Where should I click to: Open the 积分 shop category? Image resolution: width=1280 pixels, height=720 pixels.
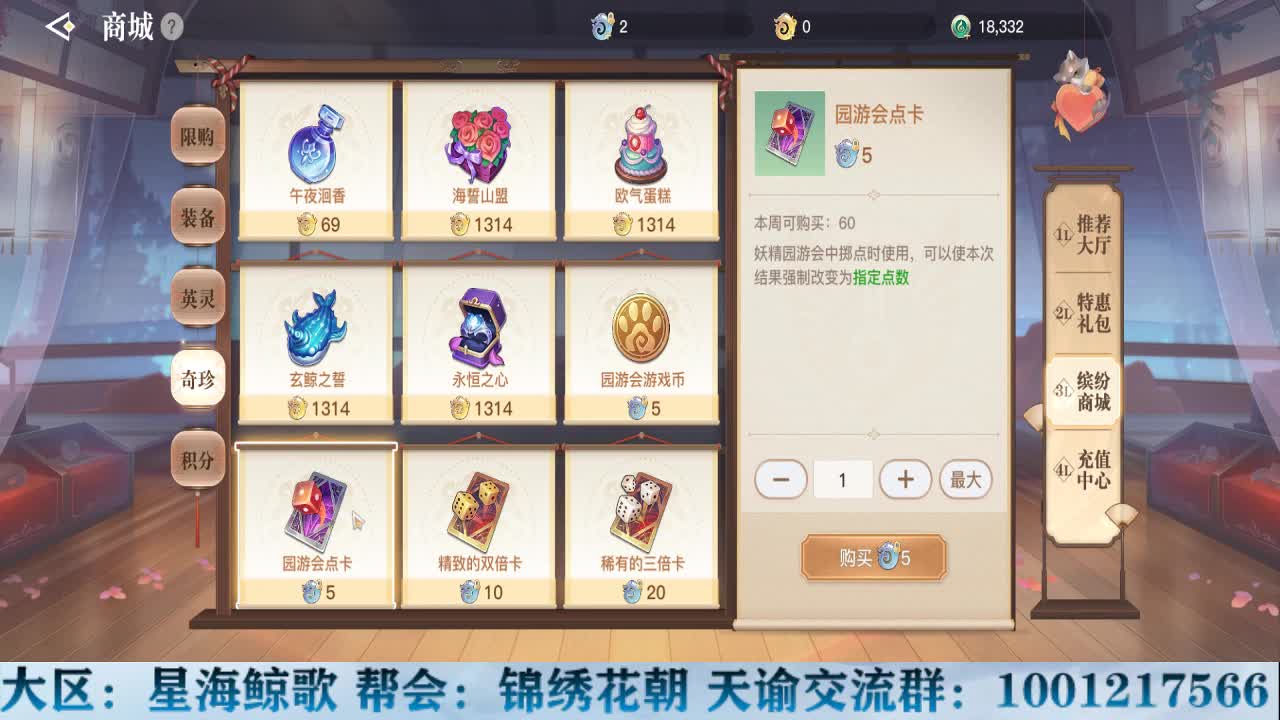point(197,460)
